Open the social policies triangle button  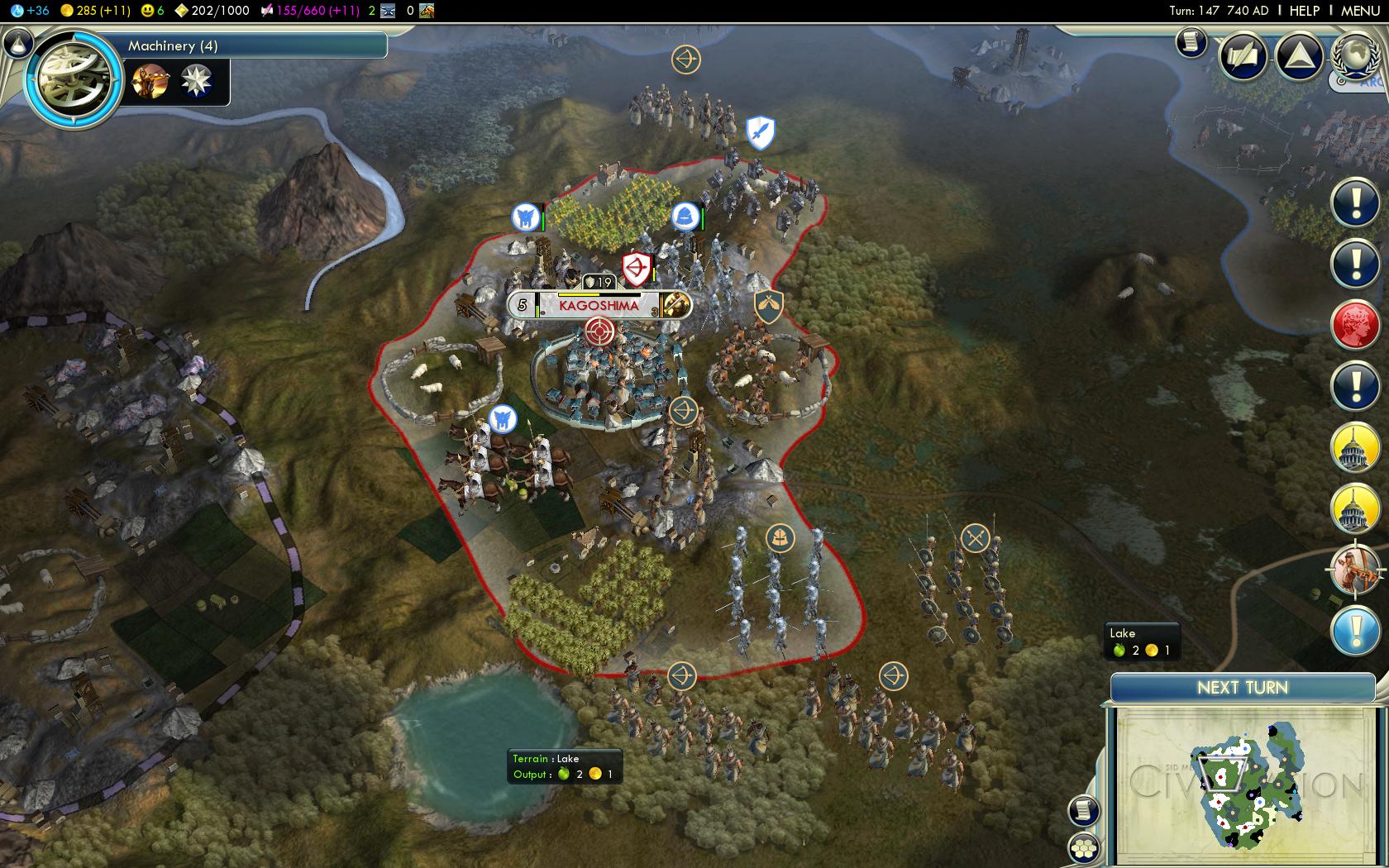(x=1299, y=56)
